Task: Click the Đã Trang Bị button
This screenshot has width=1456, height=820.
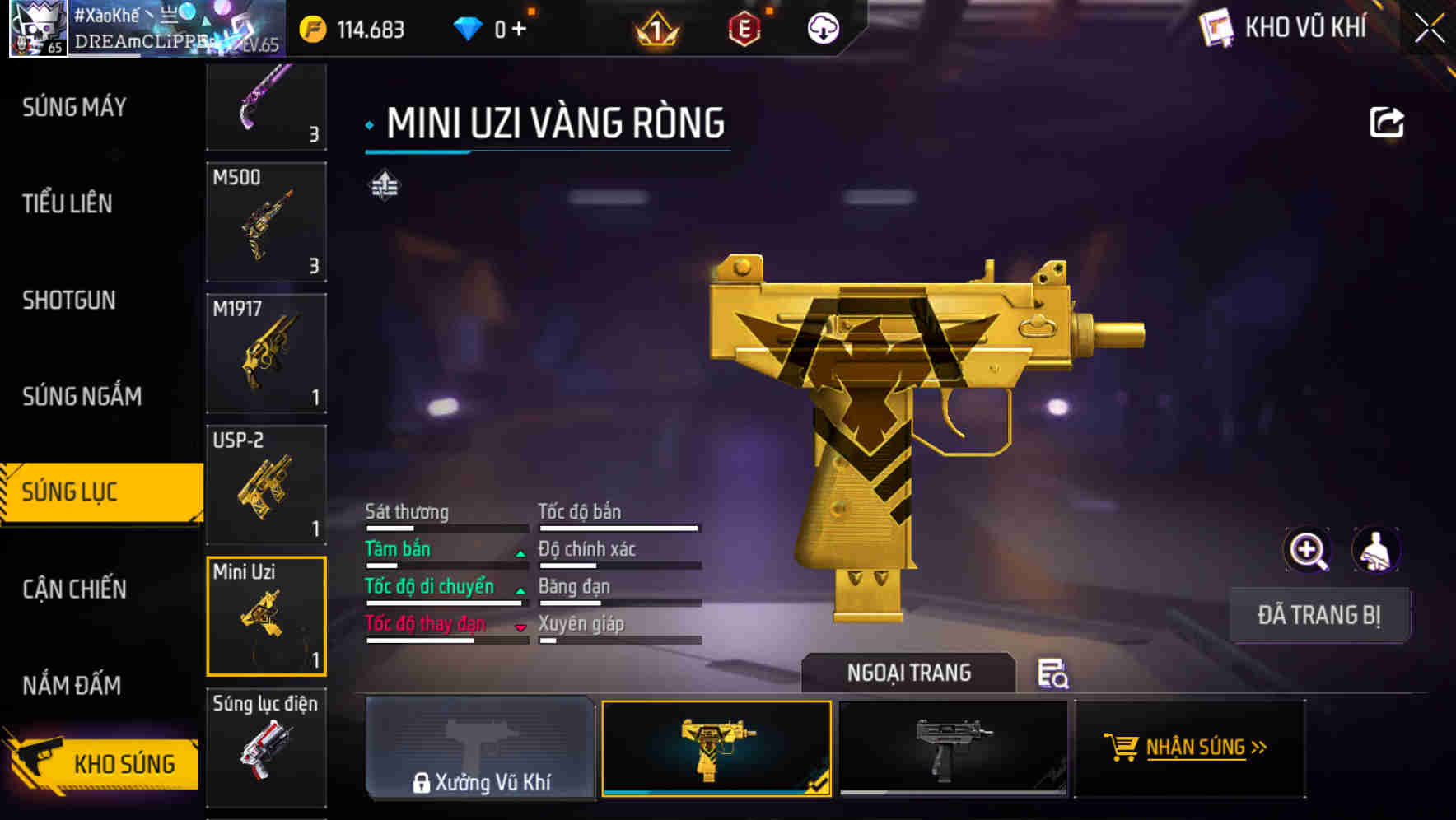Action: coord(1318,615)
